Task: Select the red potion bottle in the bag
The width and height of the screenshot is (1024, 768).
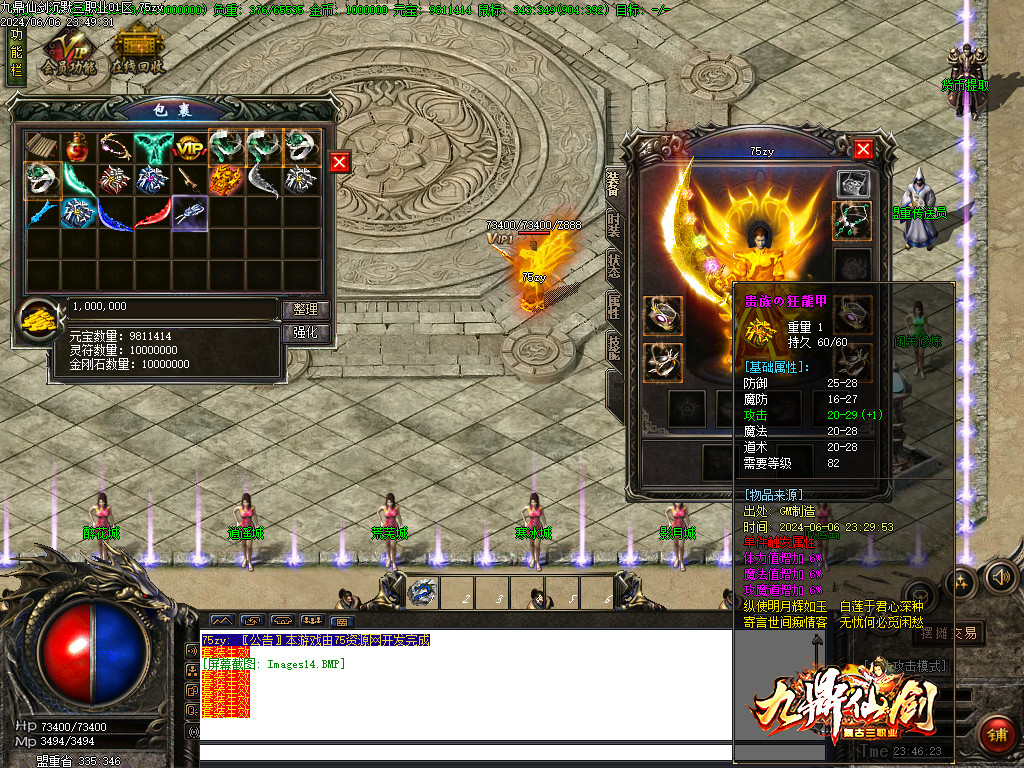Action: (78, 149)
